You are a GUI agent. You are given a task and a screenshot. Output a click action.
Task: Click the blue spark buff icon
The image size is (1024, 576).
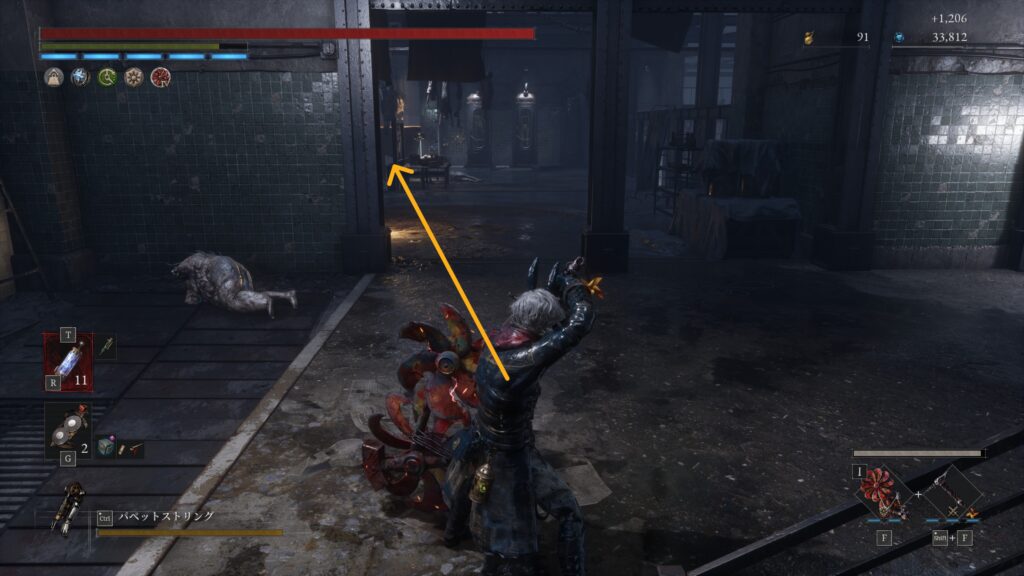(80, 77)
